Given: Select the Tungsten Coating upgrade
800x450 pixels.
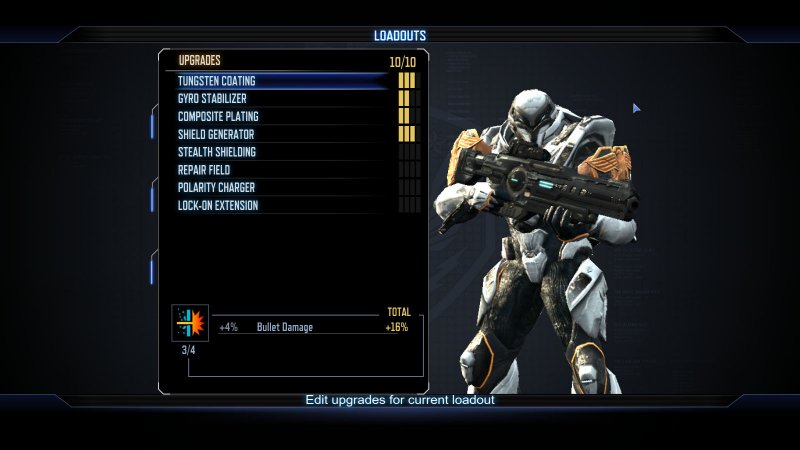Looking at the screenshot, I should [x=217, y=81].
